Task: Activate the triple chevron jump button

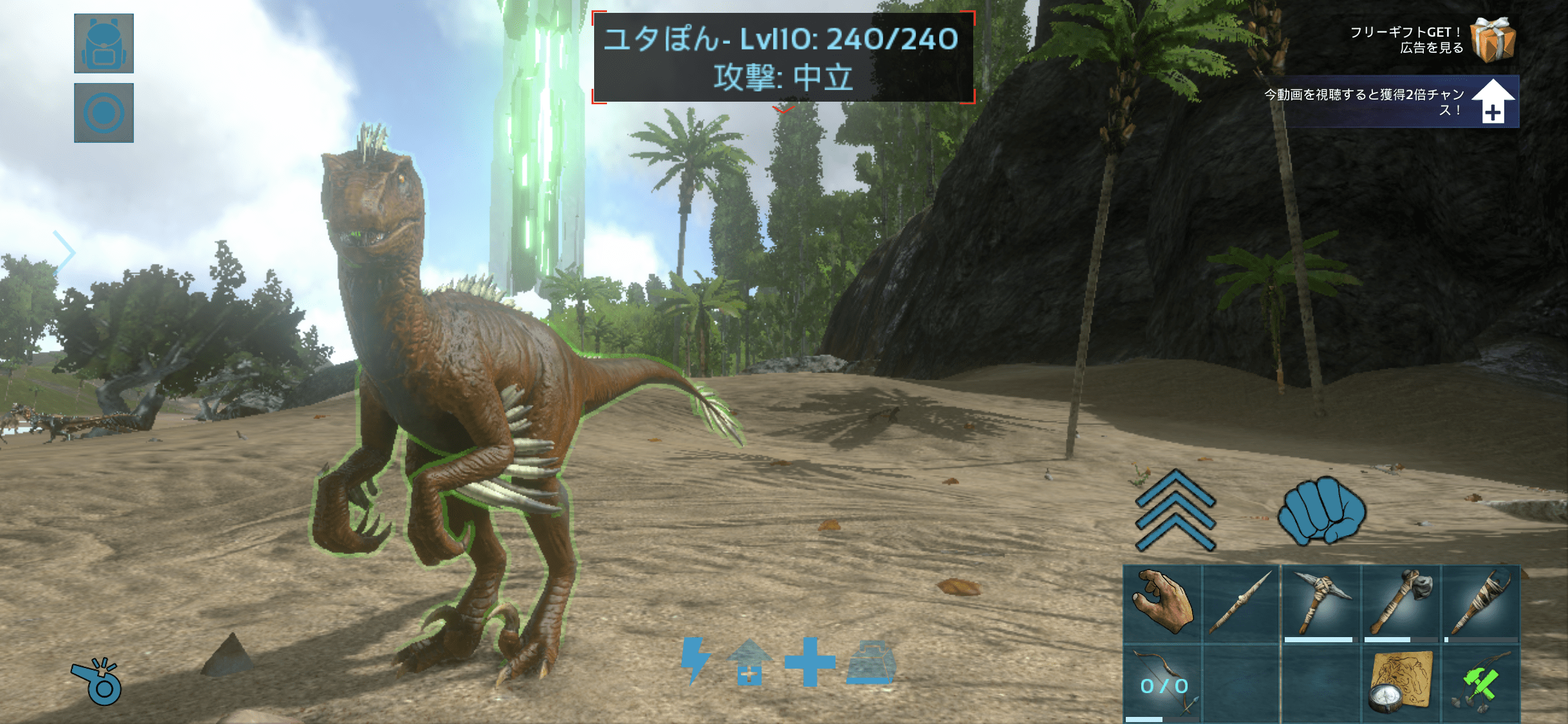Action: click(1175, 510)
